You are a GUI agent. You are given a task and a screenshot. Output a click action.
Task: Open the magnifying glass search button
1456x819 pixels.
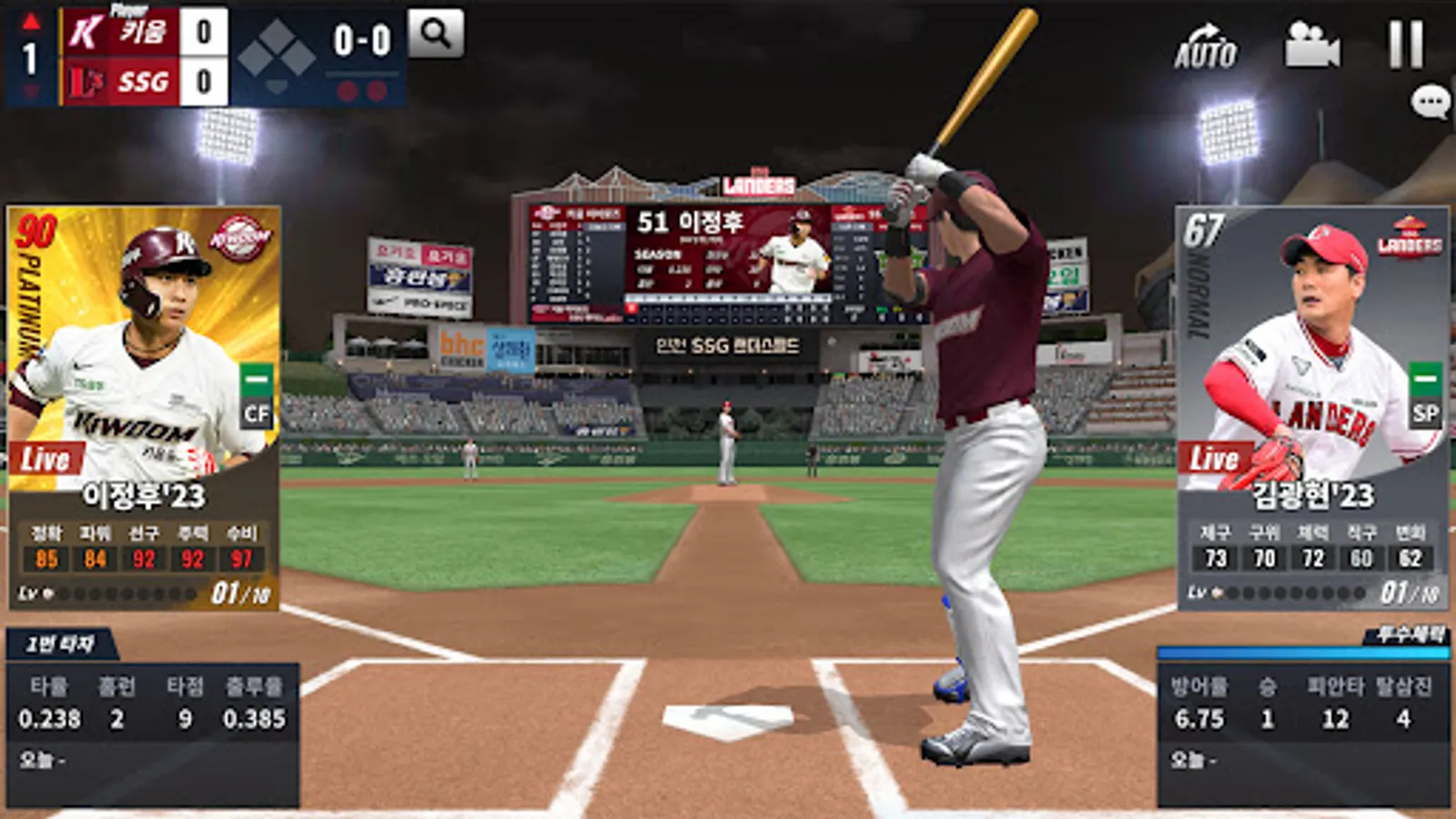[436, 34]
